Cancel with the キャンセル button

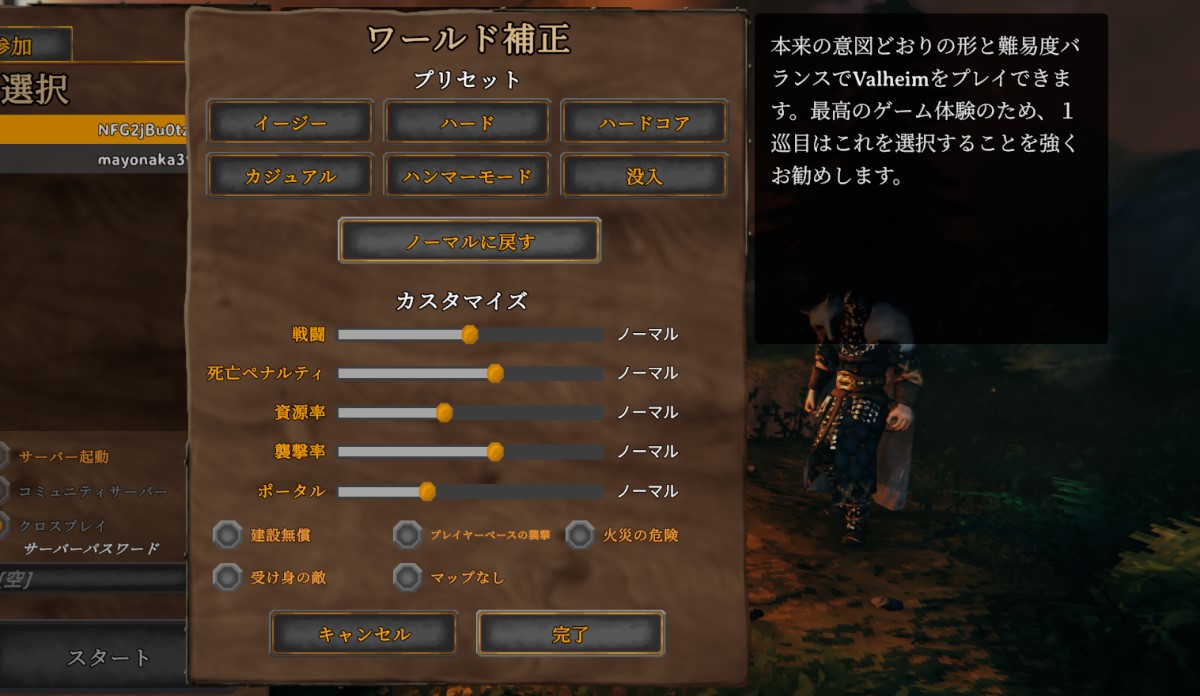coord(363,634)
